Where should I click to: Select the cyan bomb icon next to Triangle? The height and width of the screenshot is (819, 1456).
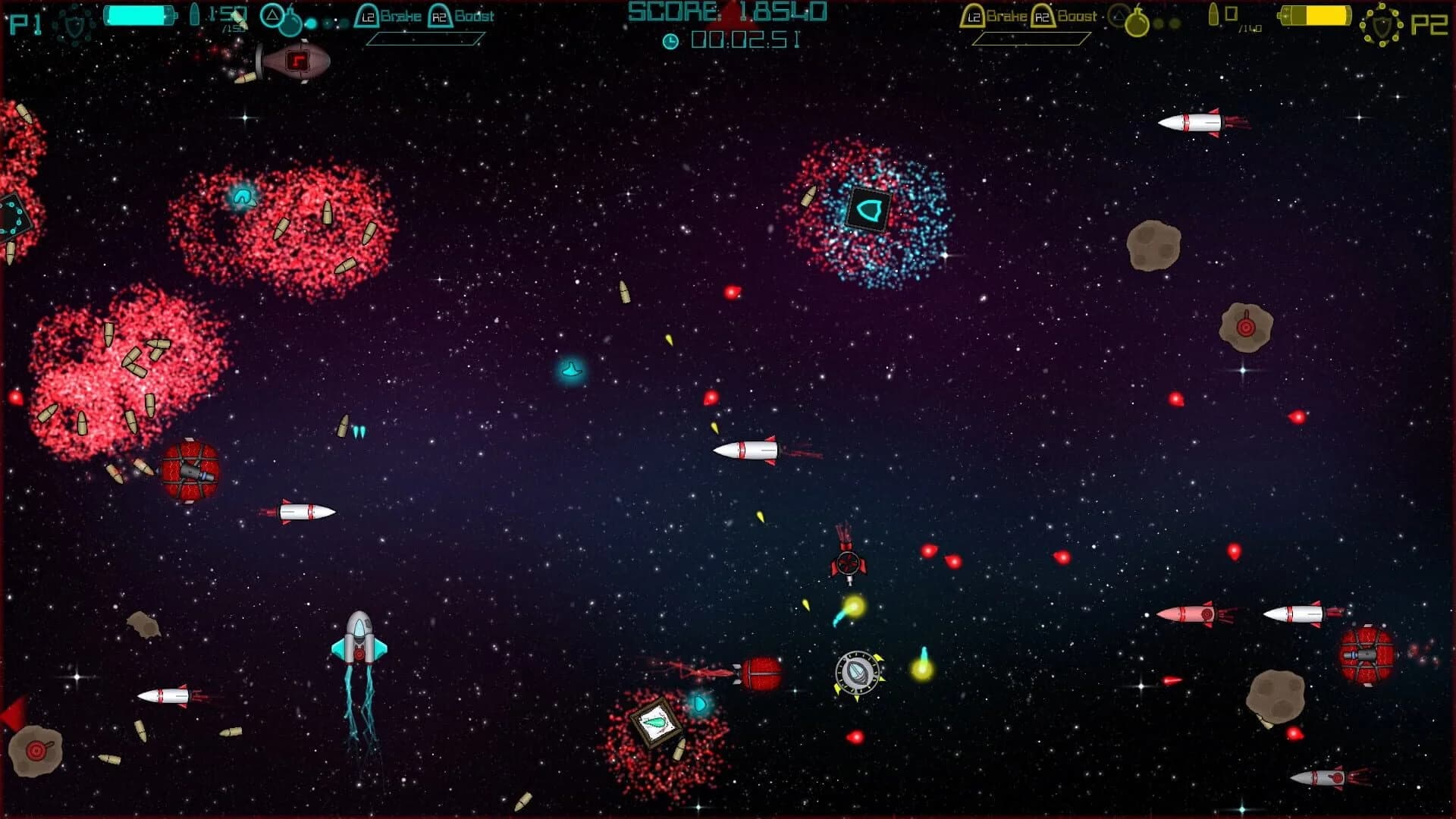click(290, 24)
